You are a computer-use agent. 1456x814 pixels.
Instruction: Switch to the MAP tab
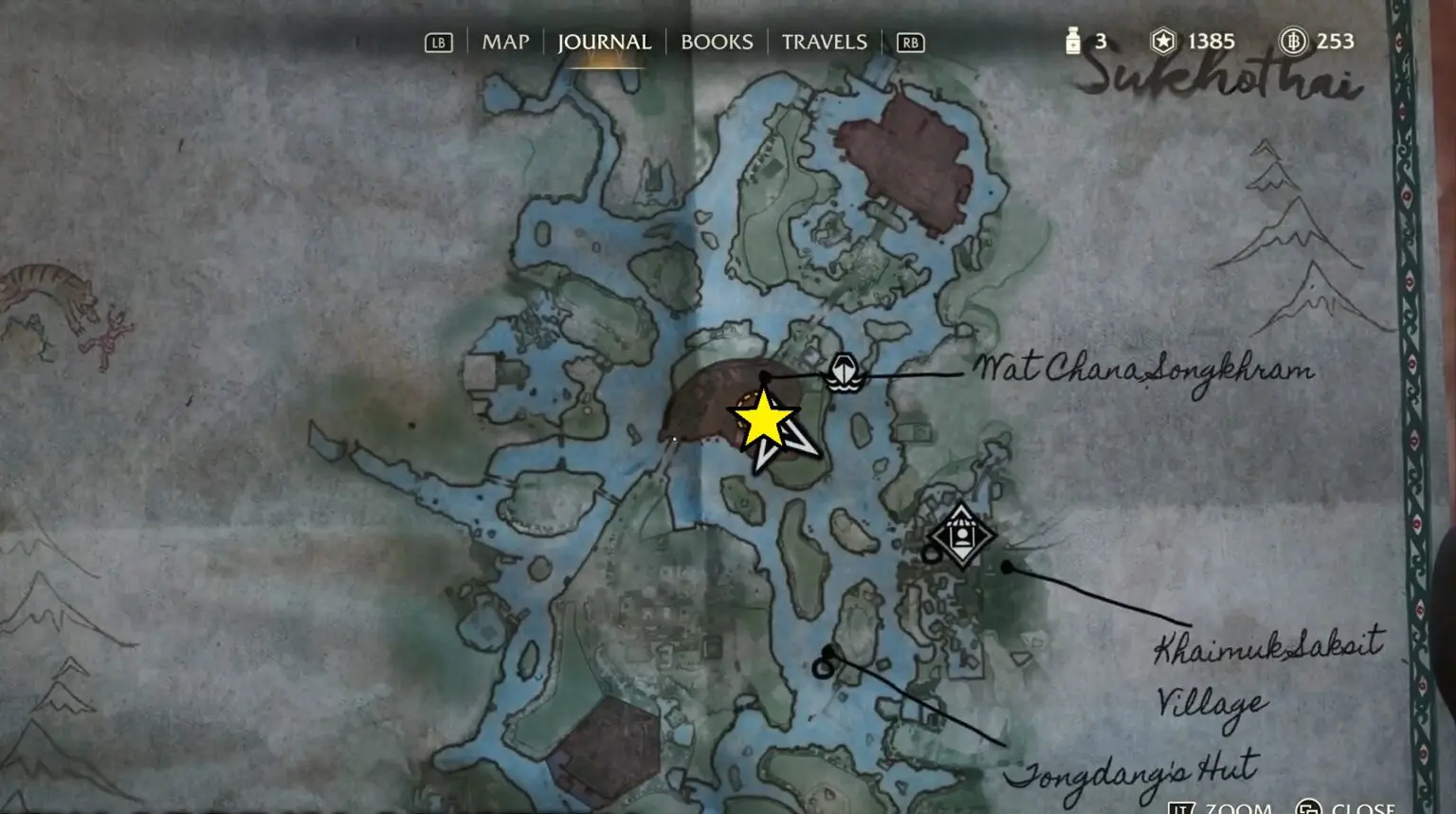[x=505, y=42]
